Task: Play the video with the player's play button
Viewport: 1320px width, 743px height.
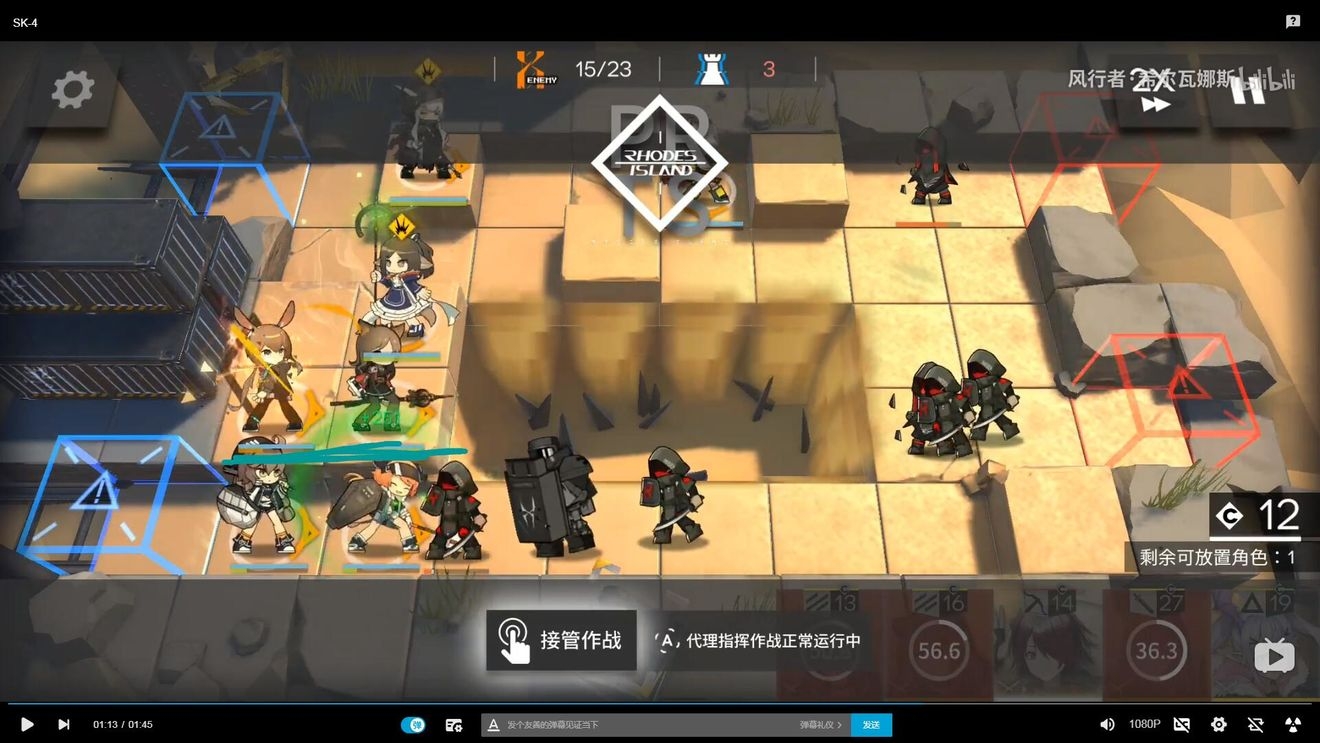Action: click(27, 724)
